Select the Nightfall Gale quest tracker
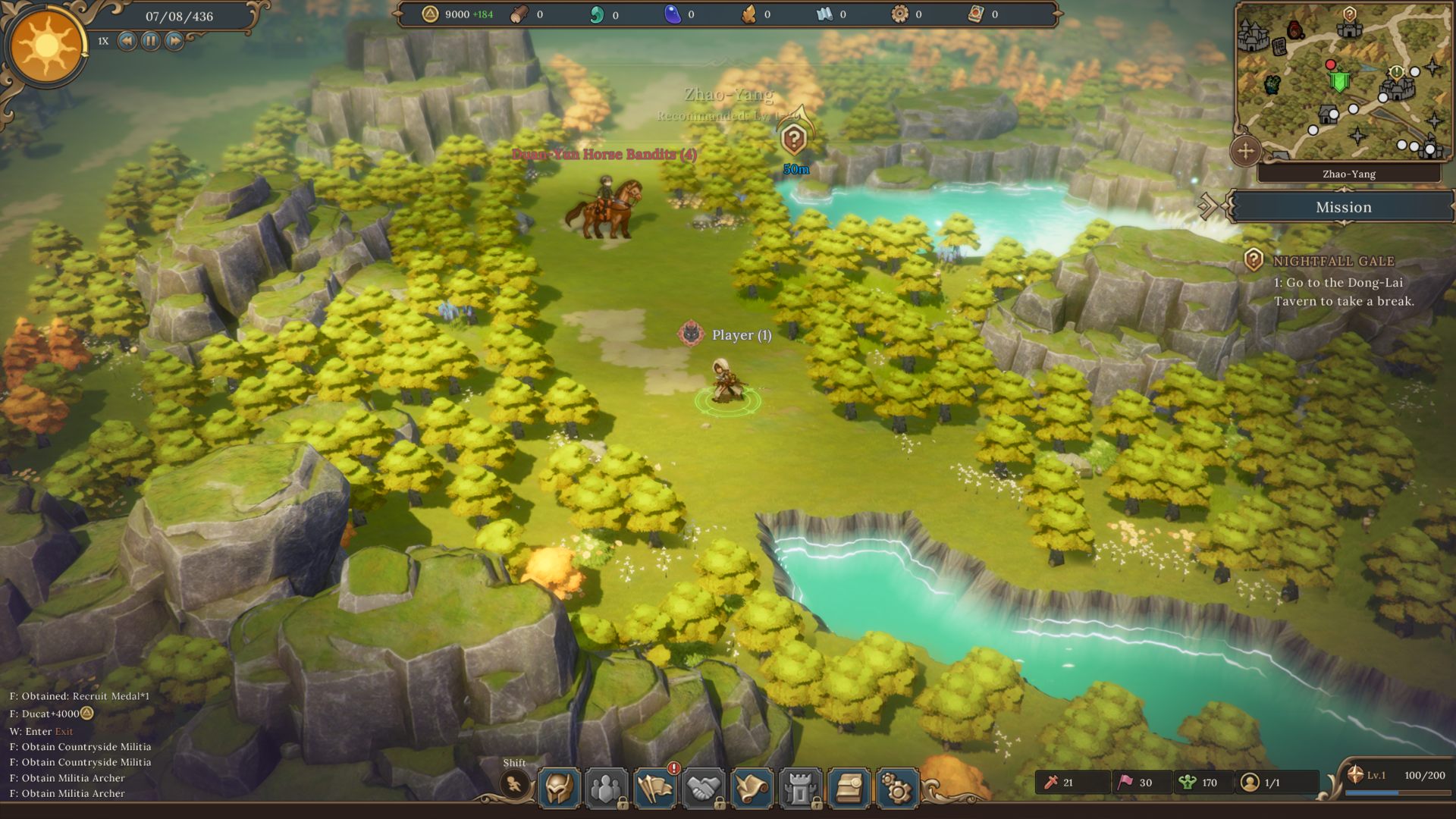Screen dimensions: 1456x819 click(x=1333, y=262)
